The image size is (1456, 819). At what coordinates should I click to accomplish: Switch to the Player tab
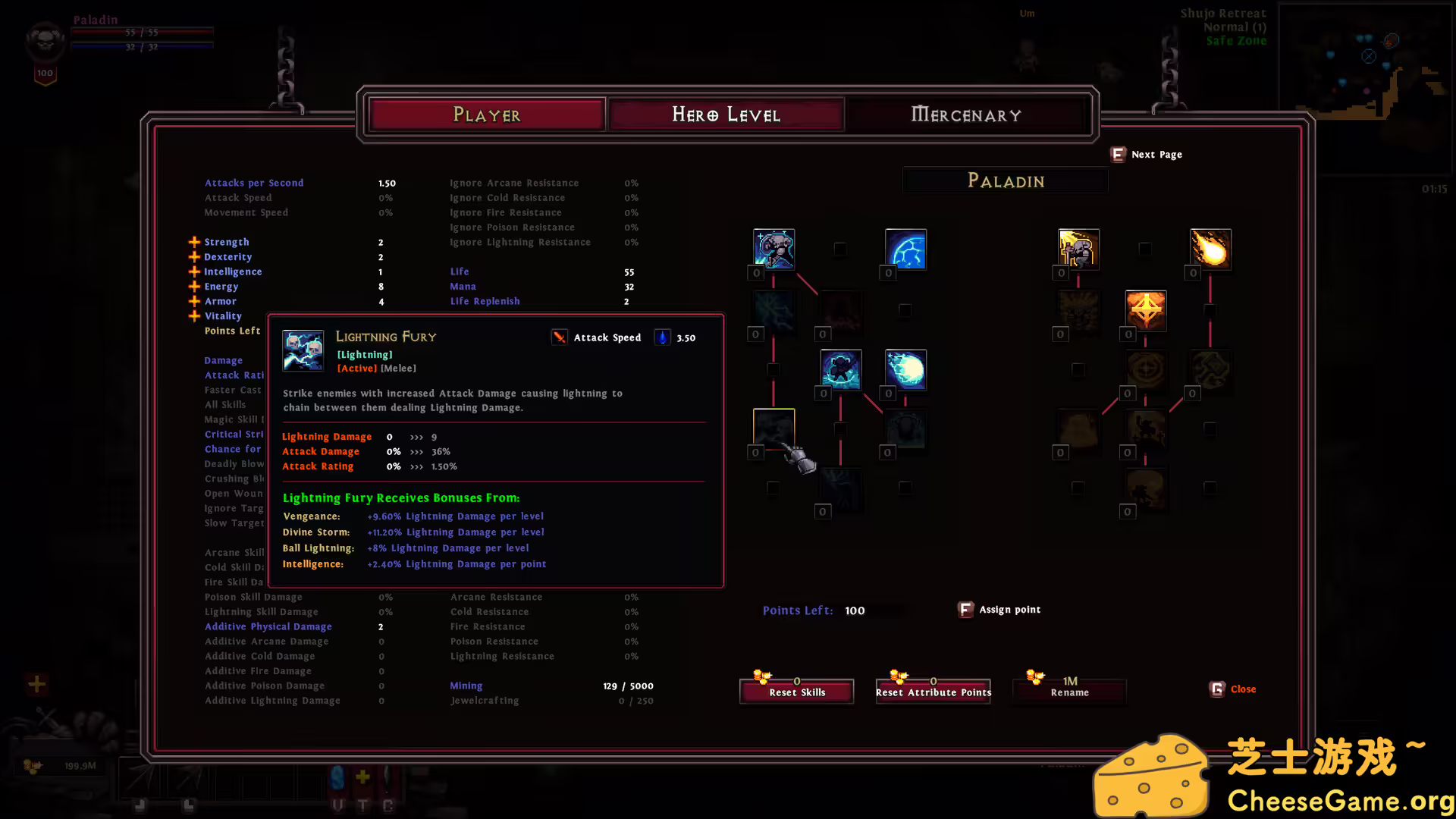click(487, 114)
